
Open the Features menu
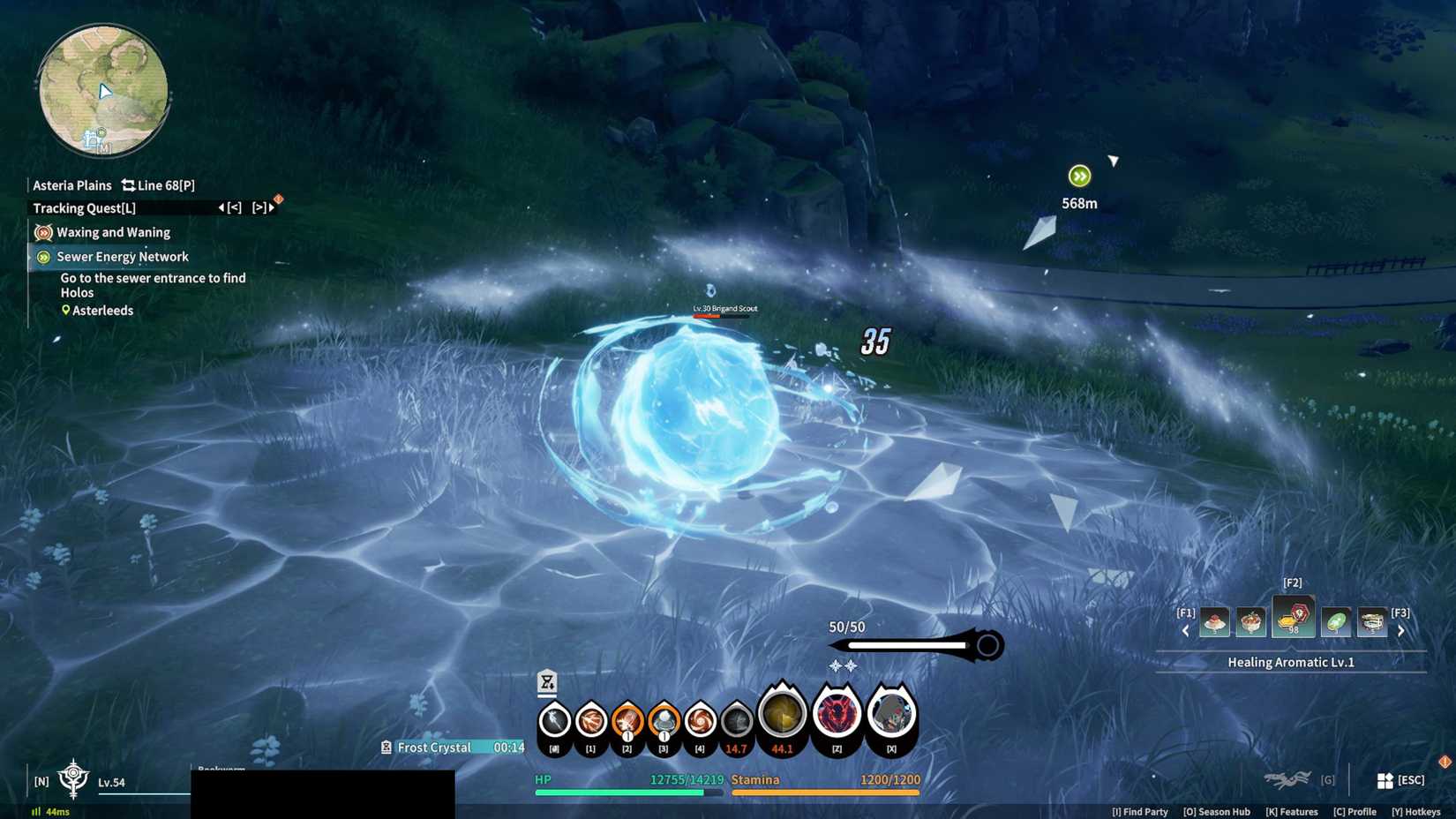(x=1292, y=811)
